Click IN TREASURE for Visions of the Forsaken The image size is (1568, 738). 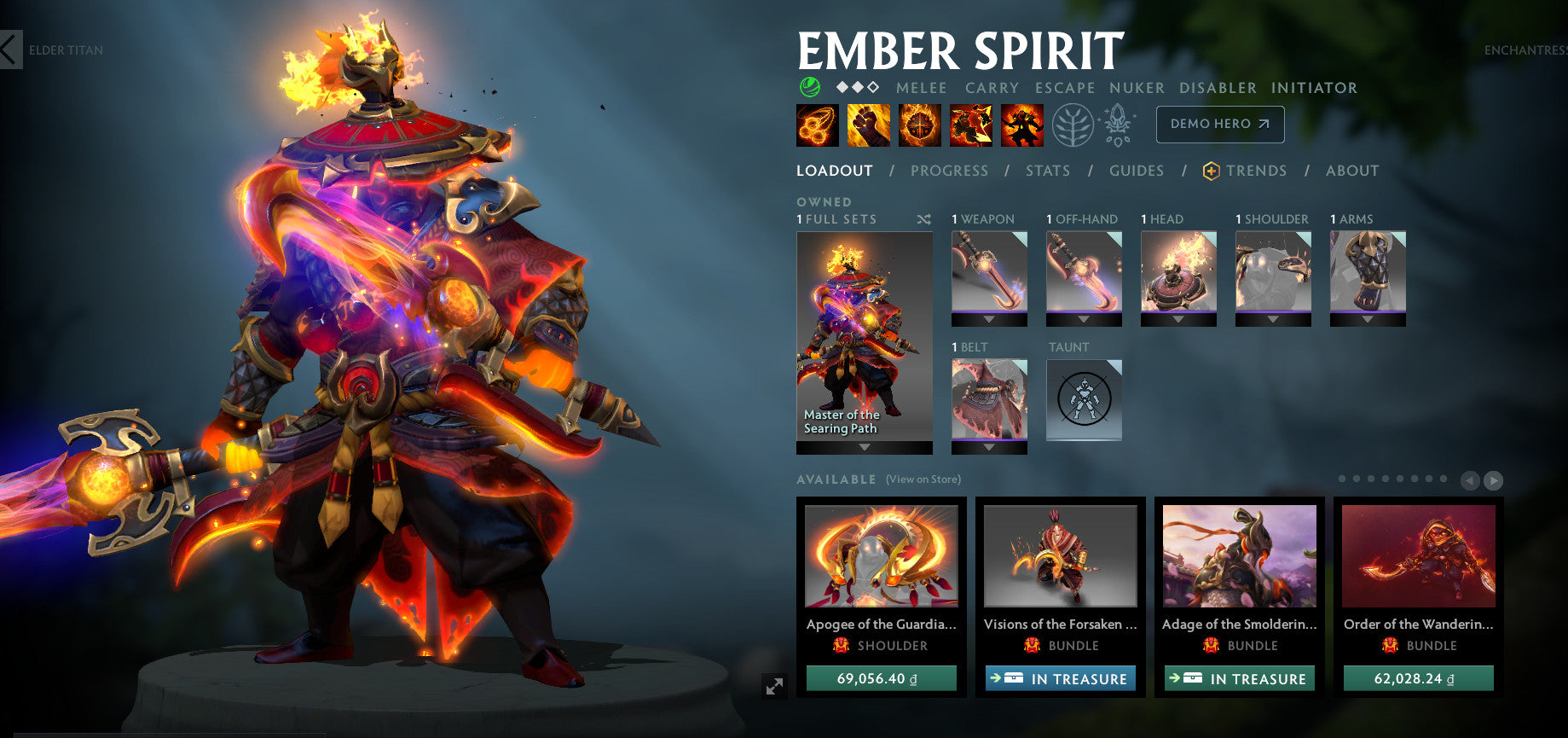(x=1061, y=678)
